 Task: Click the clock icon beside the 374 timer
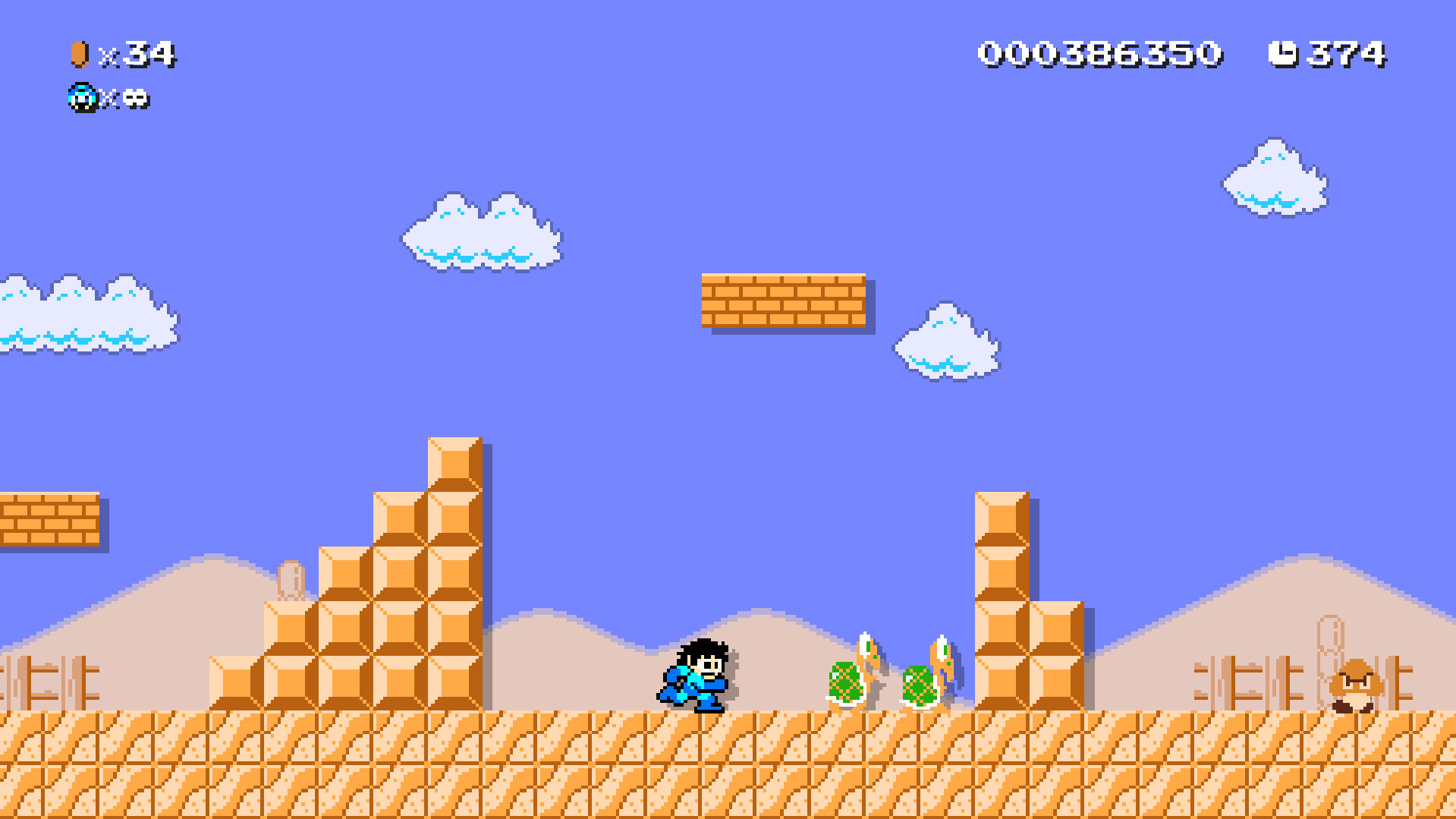(1282, 52)
